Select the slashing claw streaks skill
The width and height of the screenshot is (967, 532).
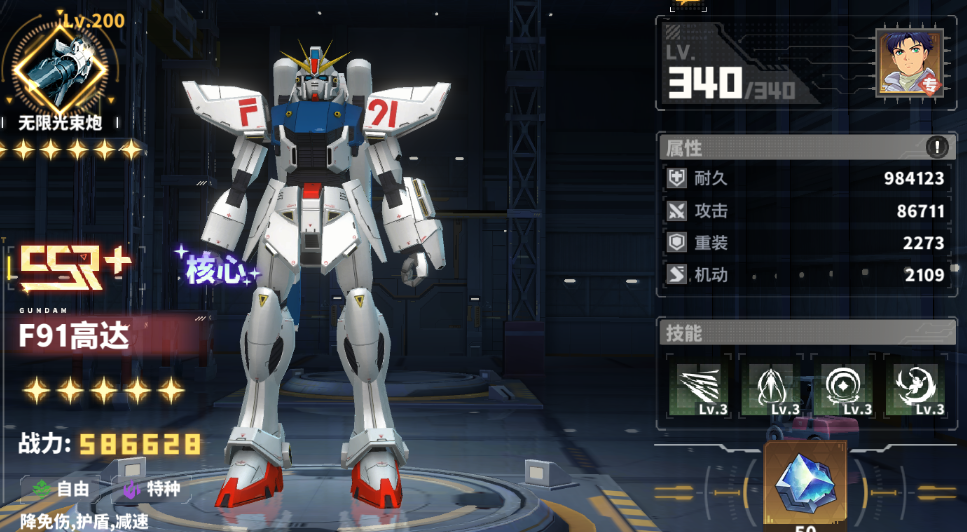700,389
